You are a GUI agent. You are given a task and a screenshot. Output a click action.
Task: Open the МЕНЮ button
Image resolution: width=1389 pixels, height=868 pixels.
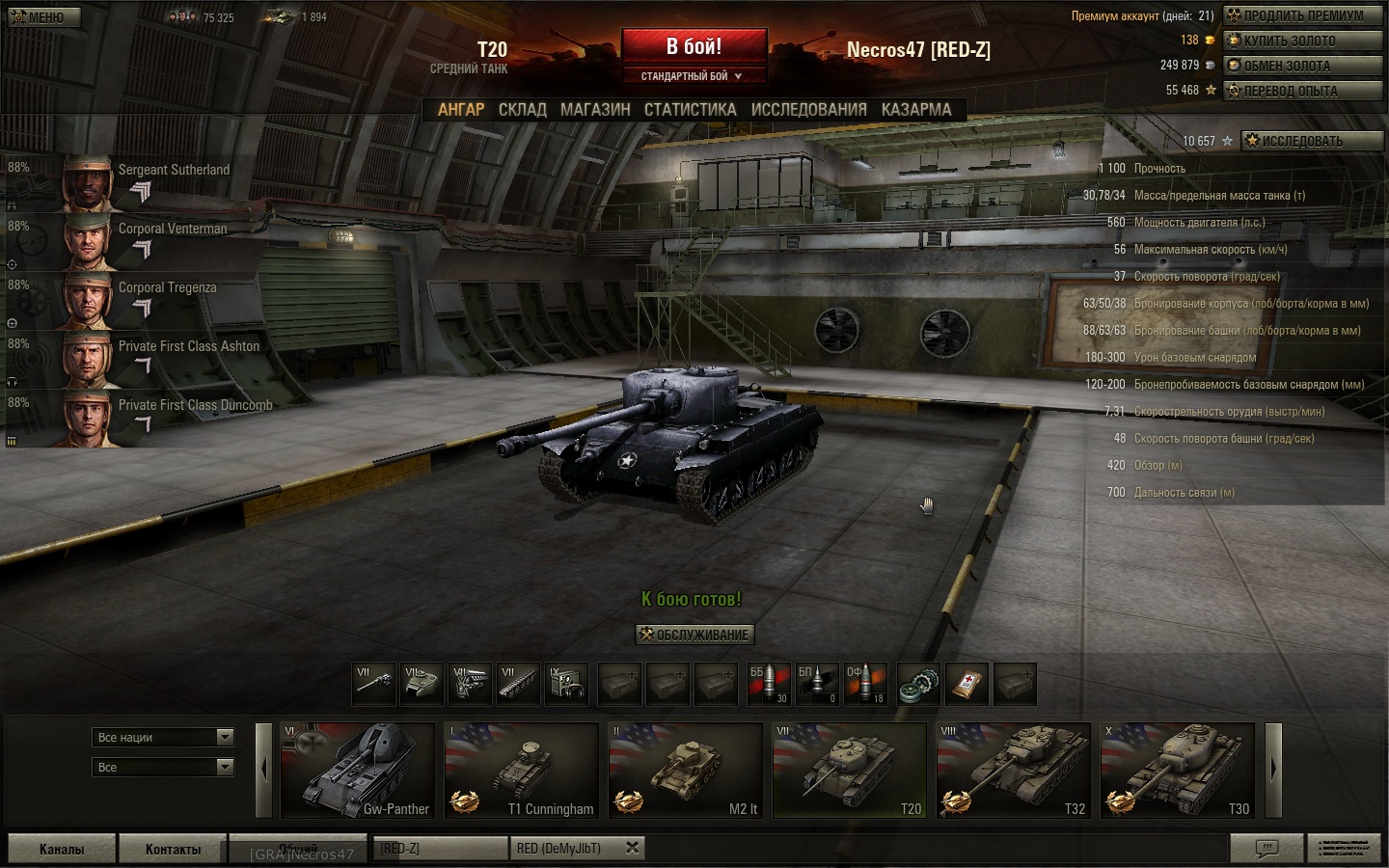coord(44,17)
